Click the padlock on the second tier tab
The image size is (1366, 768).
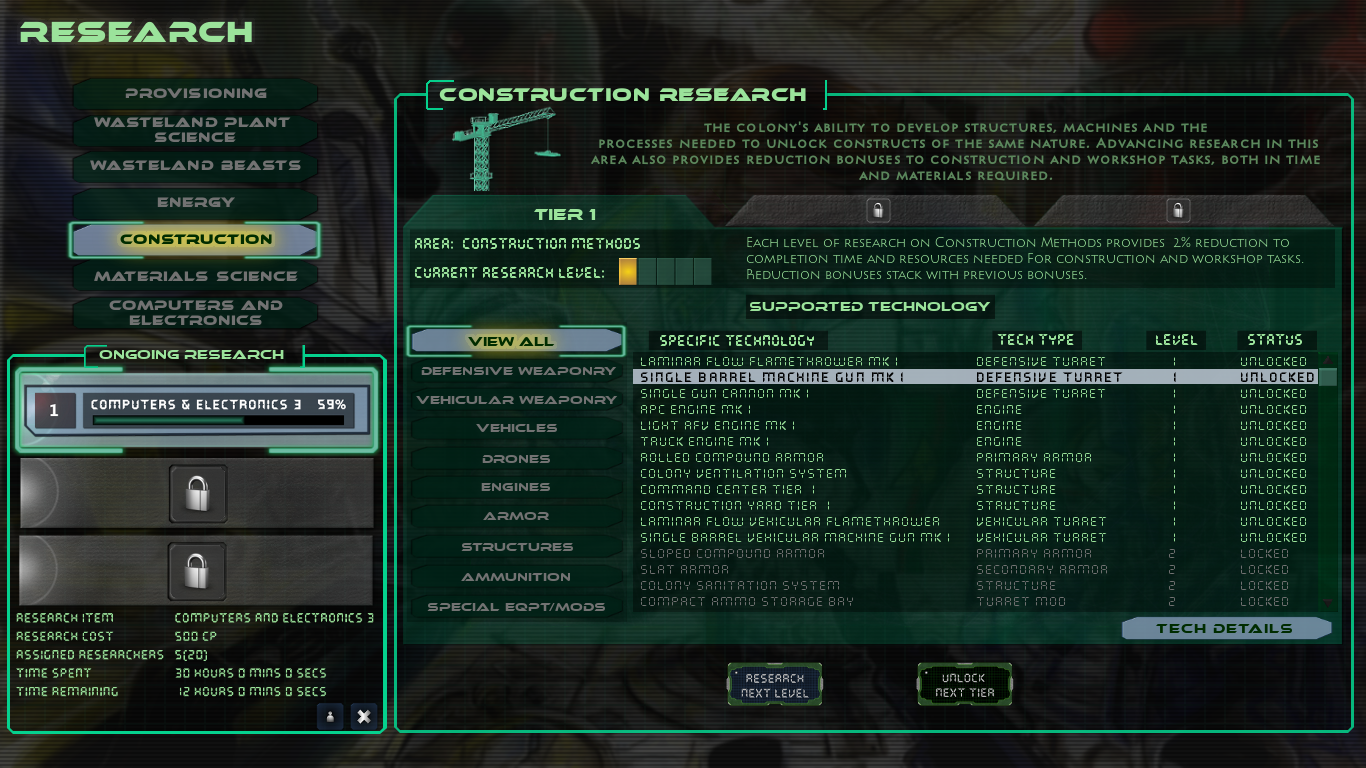pos(877,210)
